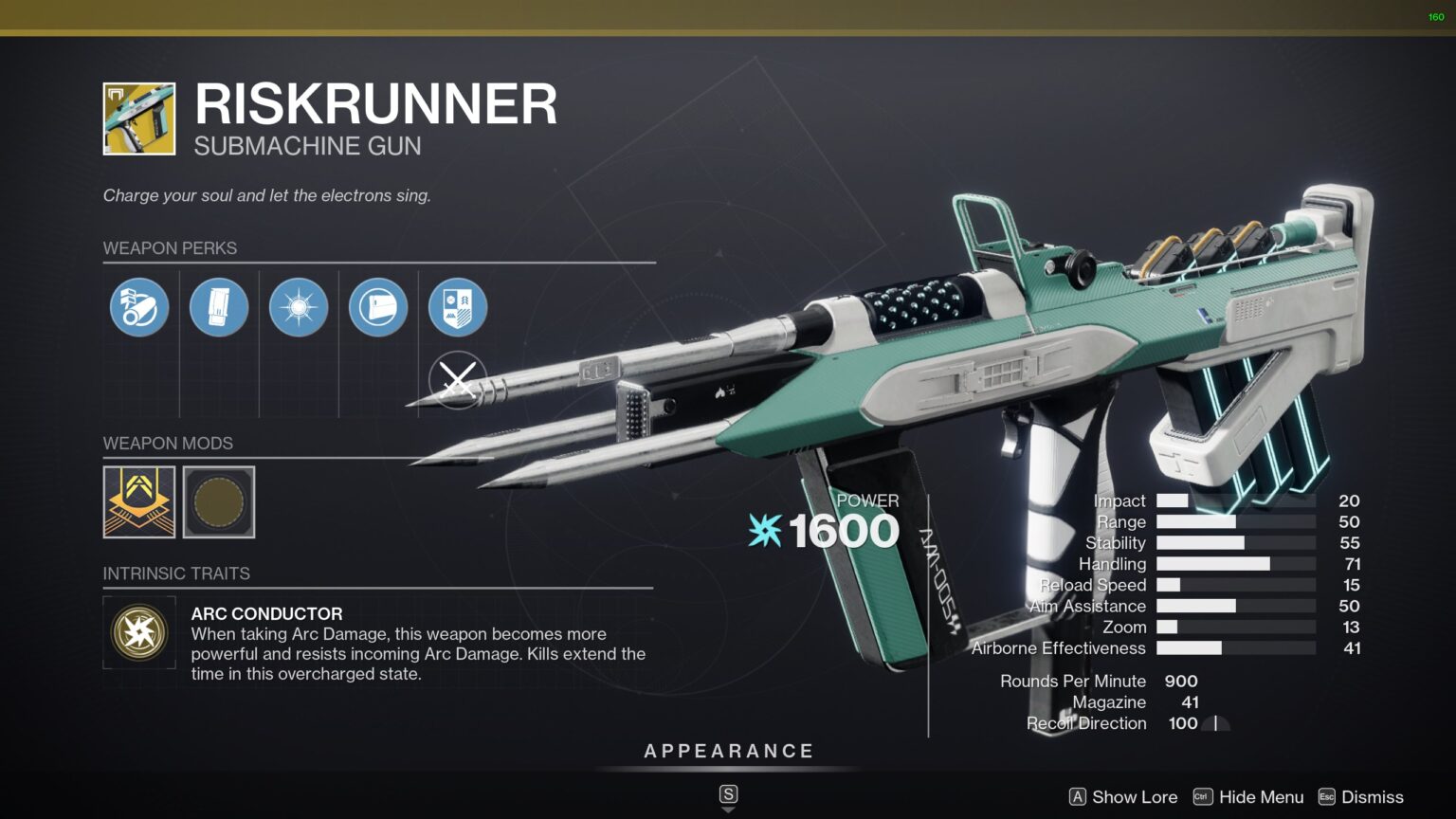Click the Hide Menu option
This screenshot has width=1456, height=819.
1261,797
